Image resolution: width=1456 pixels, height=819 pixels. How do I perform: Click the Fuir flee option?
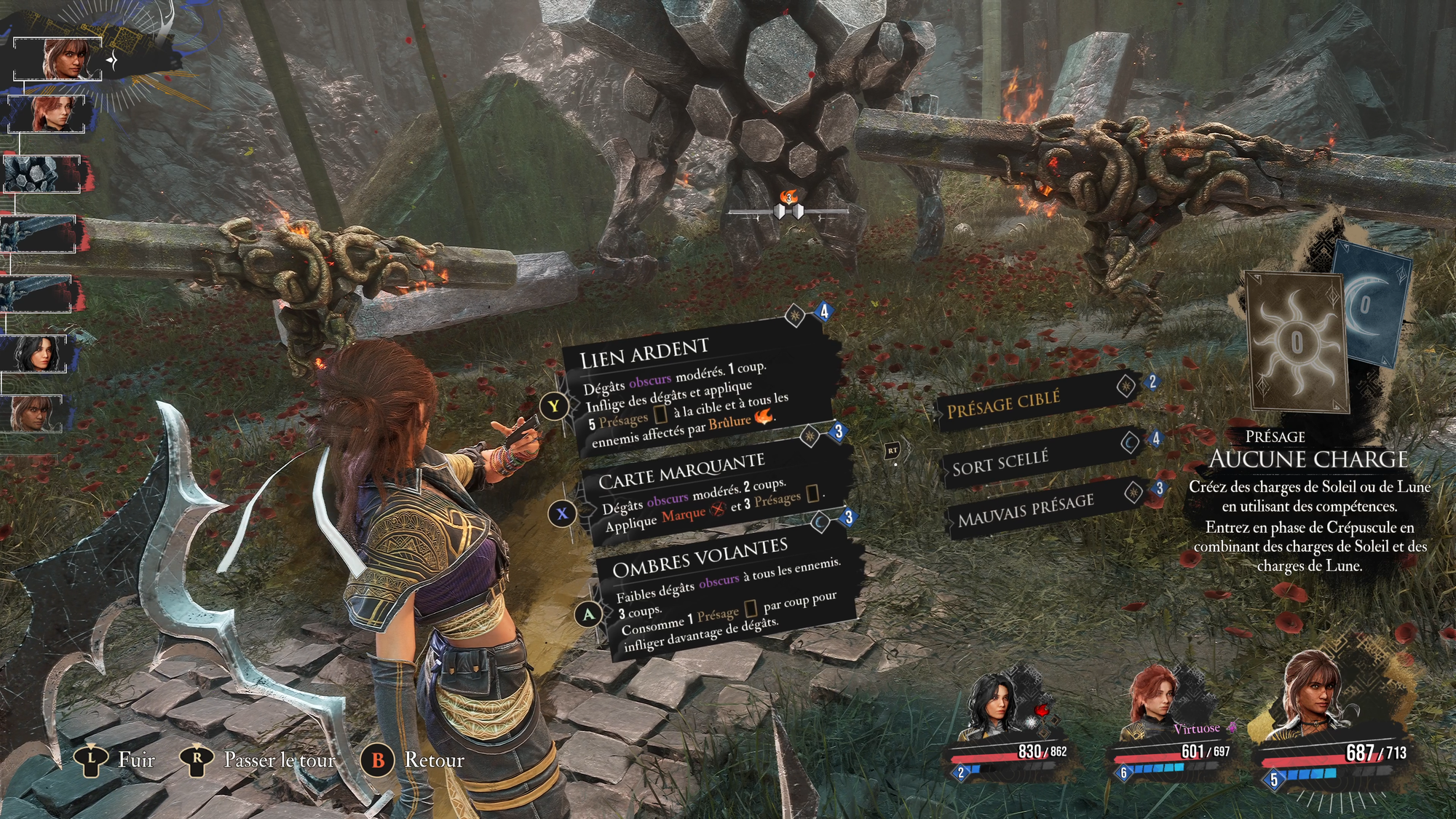(116, 761)
